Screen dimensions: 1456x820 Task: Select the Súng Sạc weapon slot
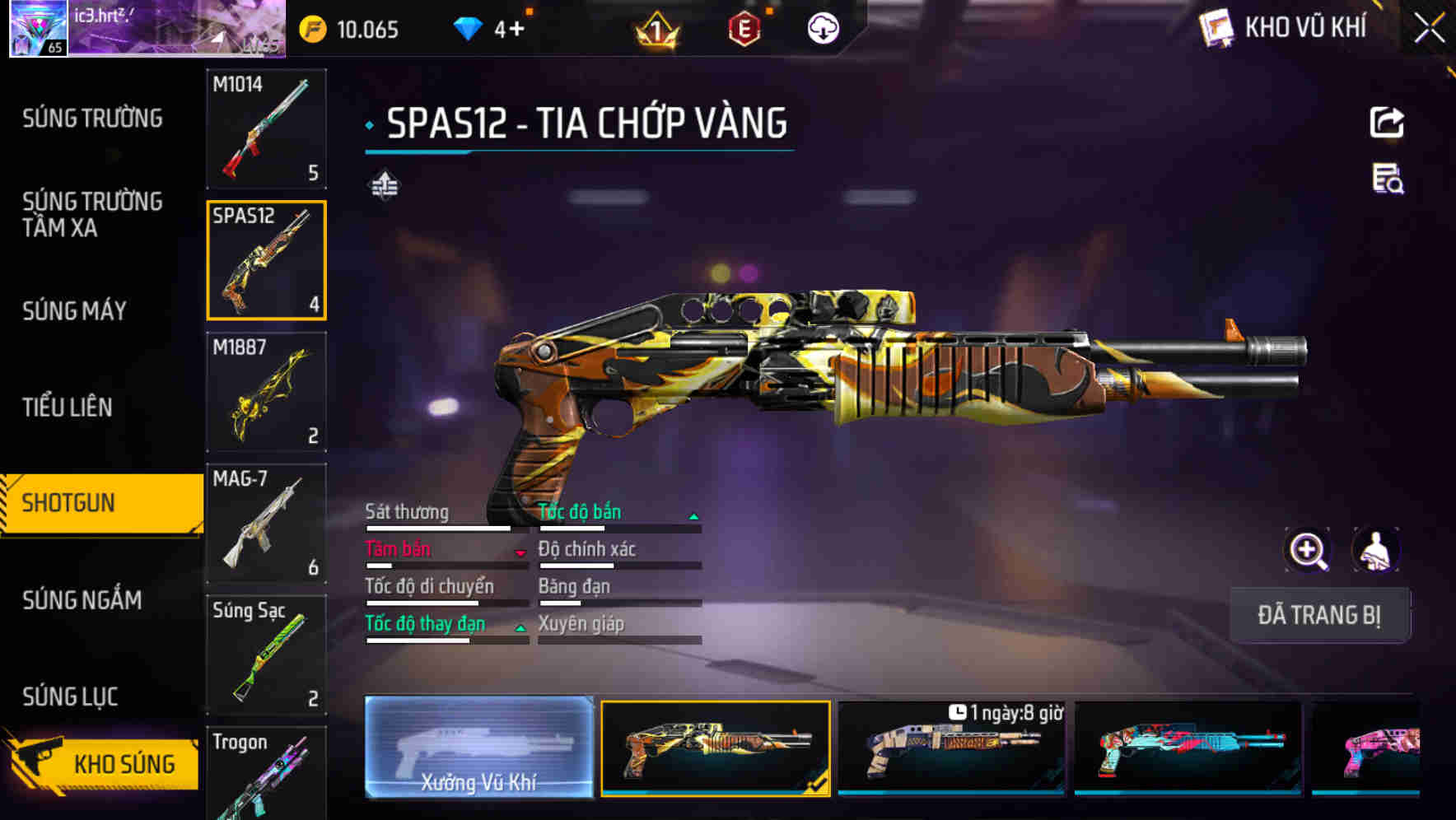point(266,655)
